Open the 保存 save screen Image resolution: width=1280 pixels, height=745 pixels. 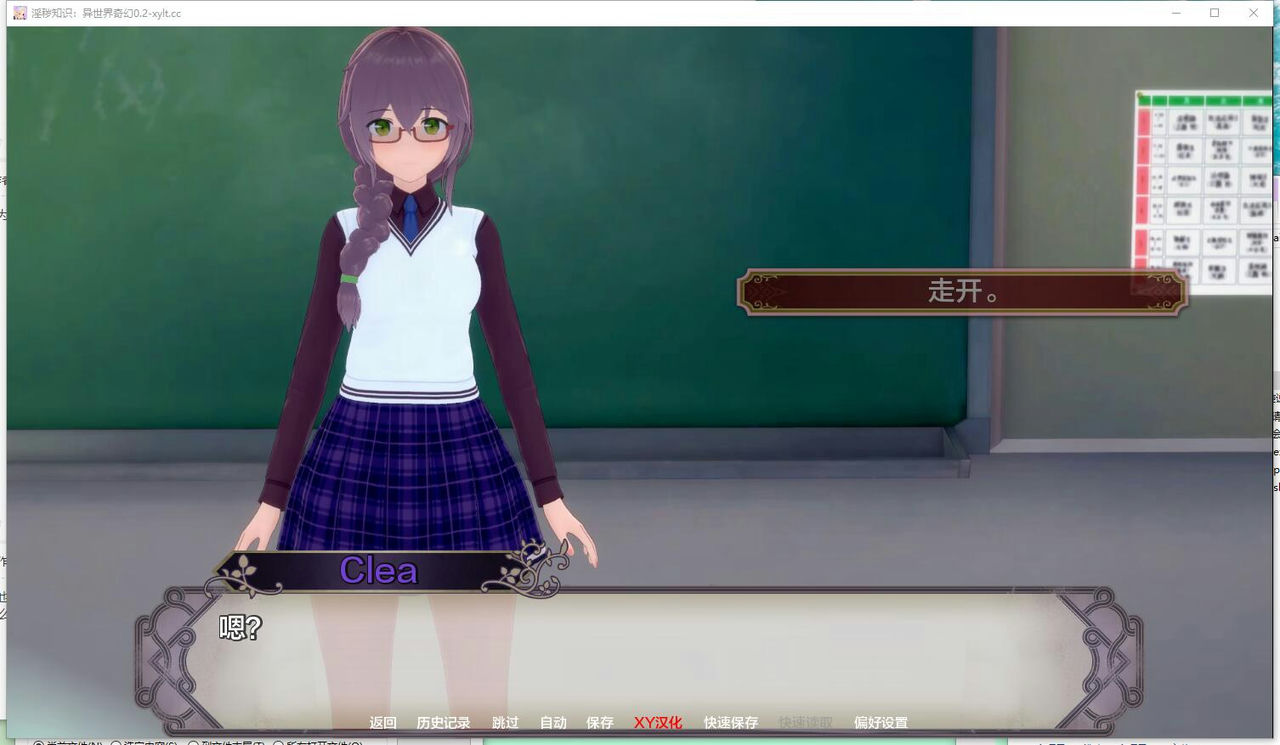click(x=598, y=722)
